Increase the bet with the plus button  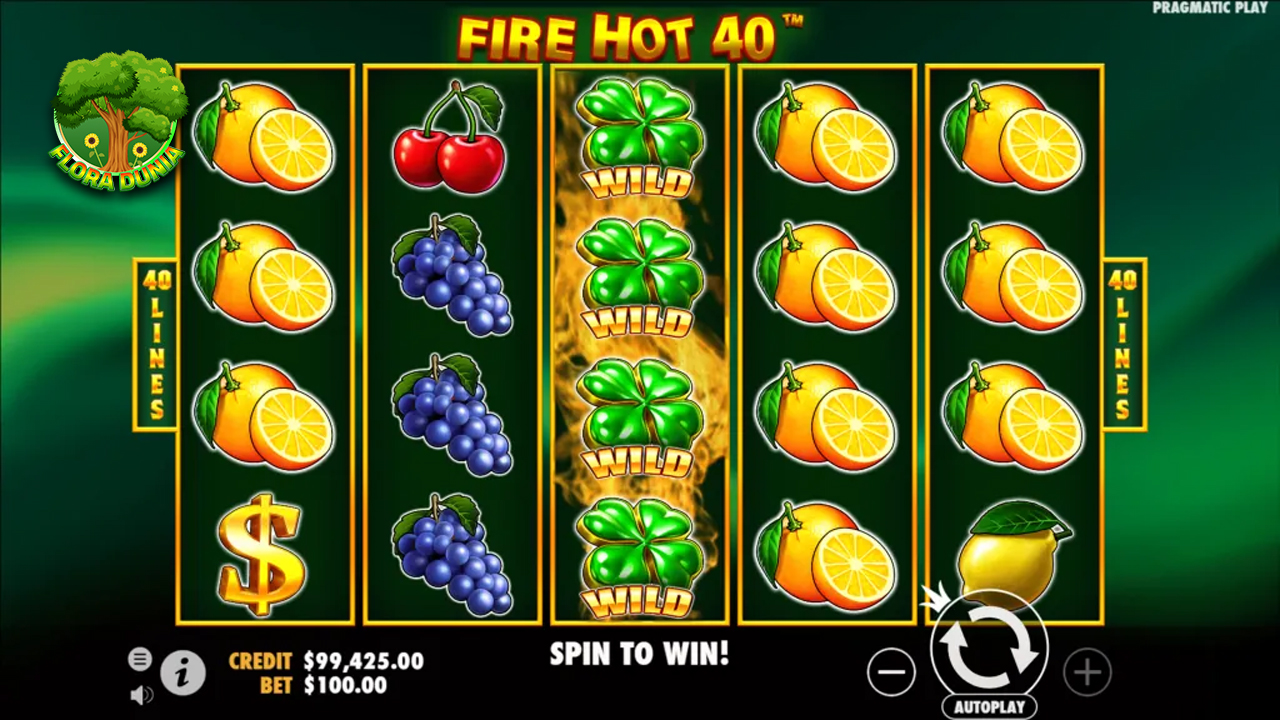tap(1087, 672)
